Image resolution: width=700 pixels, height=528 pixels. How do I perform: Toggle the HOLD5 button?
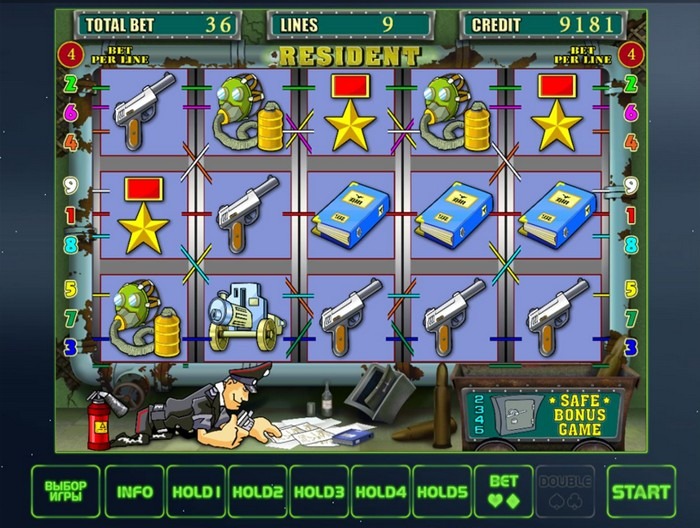pos(441,491)
